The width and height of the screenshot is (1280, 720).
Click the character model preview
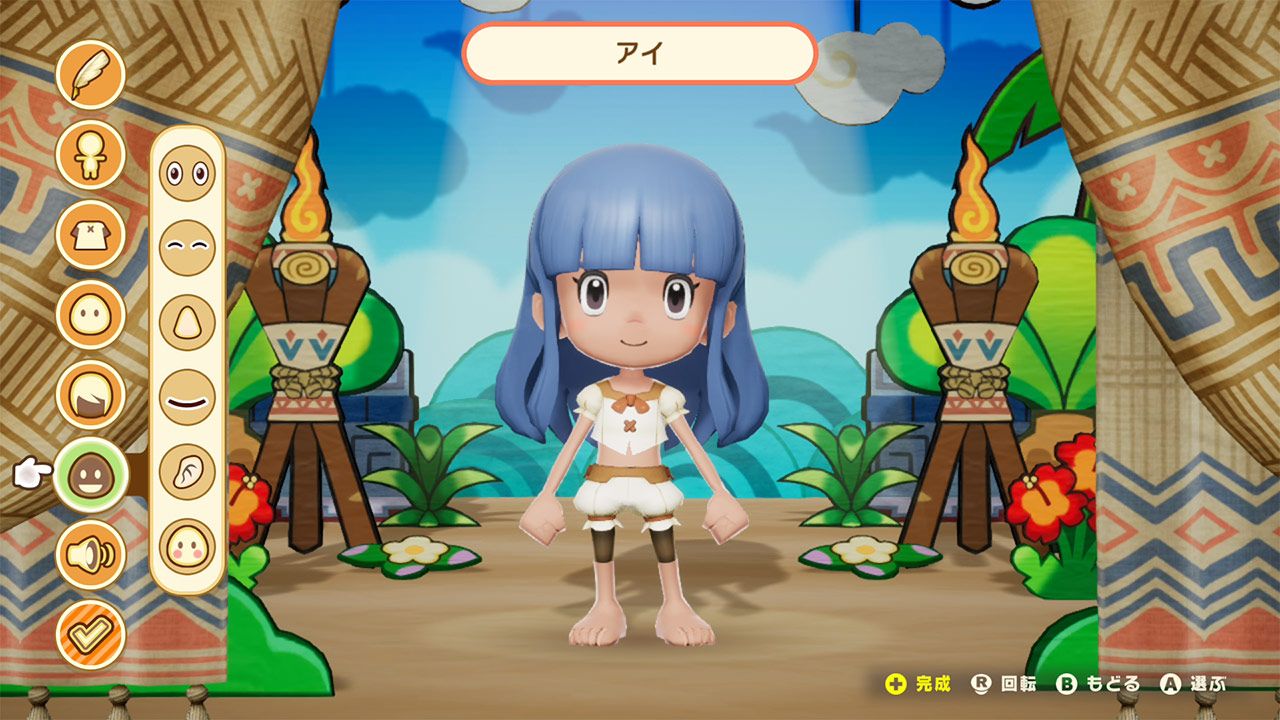(x=640, y=400)
